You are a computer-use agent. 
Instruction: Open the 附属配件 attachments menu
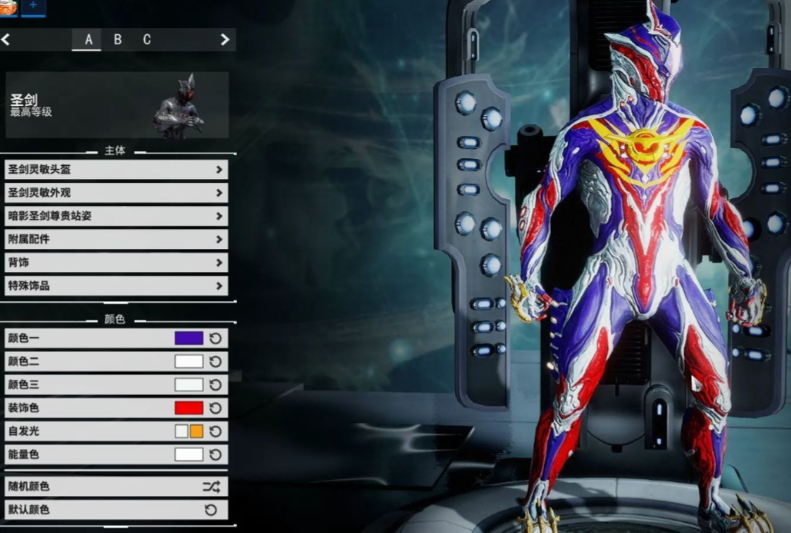(x=116, y=239)
